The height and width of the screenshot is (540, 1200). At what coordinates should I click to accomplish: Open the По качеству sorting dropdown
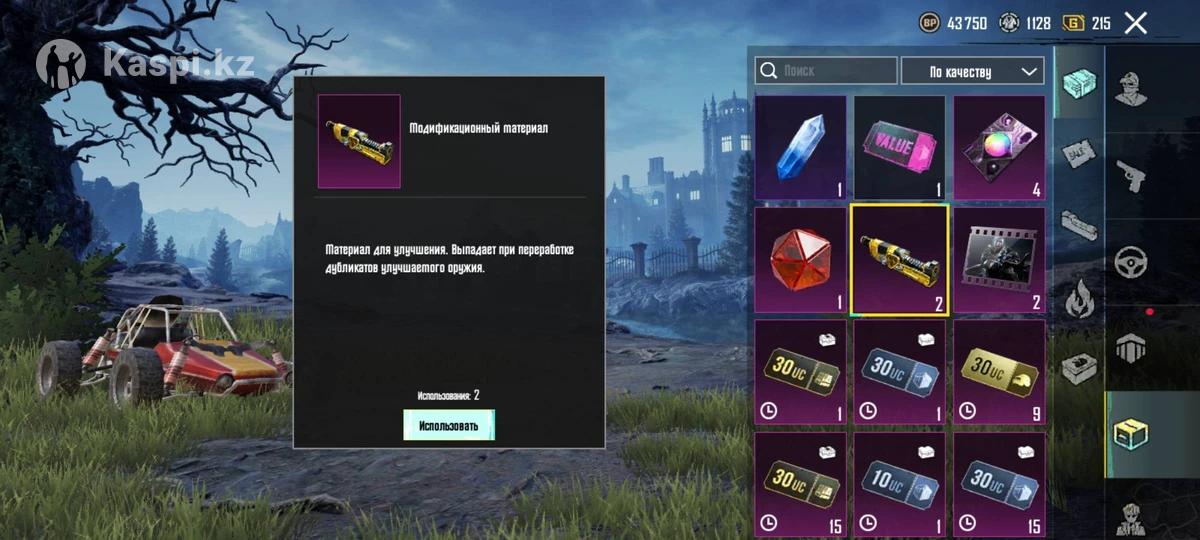[972, 71]
